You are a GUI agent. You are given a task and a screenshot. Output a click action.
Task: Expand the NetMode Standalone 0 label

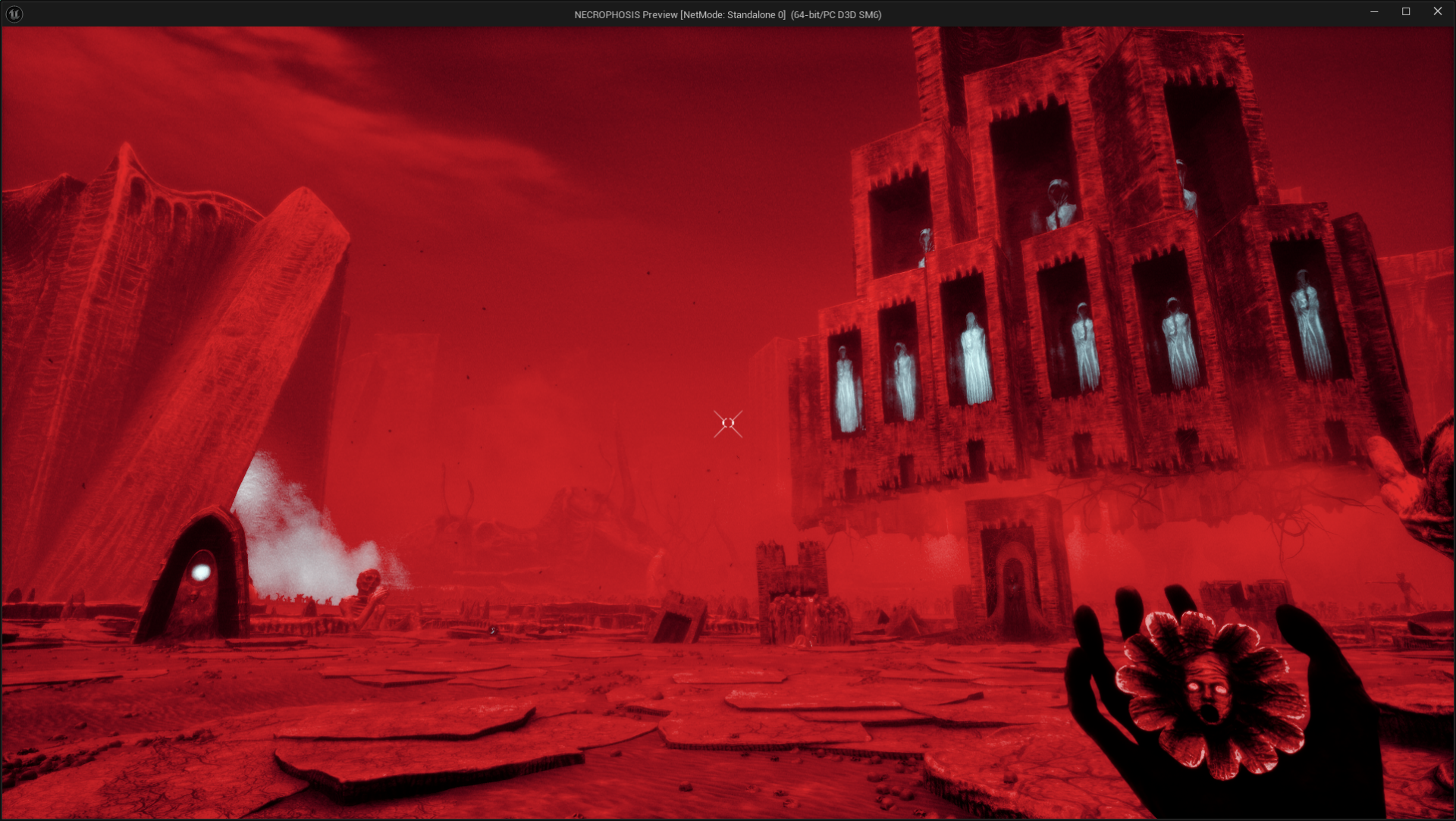[x=733, y=14]
